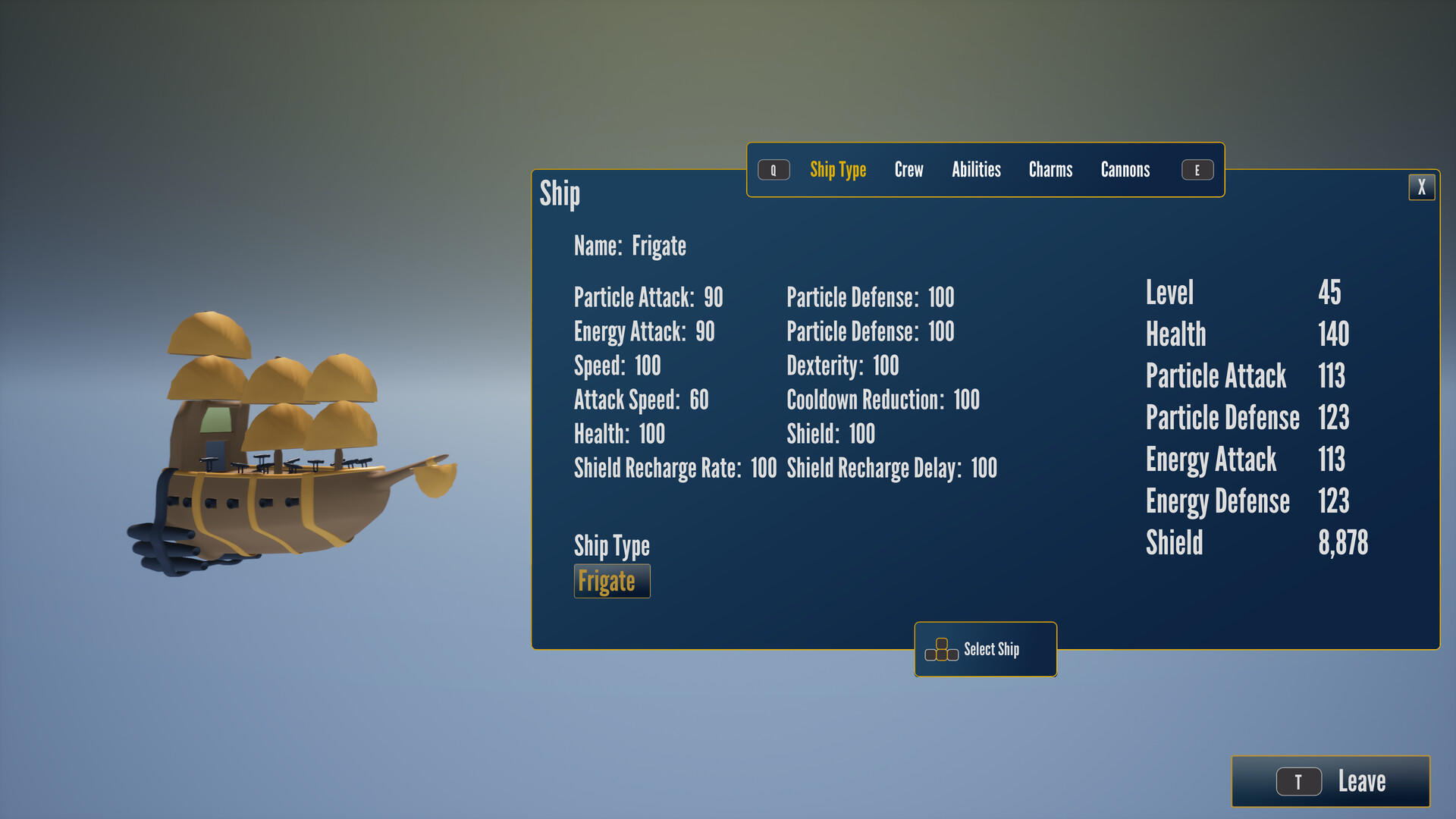This screenshot has height=819, width=1456.
Task: Switch to the Crew tab
Action: 908,170
